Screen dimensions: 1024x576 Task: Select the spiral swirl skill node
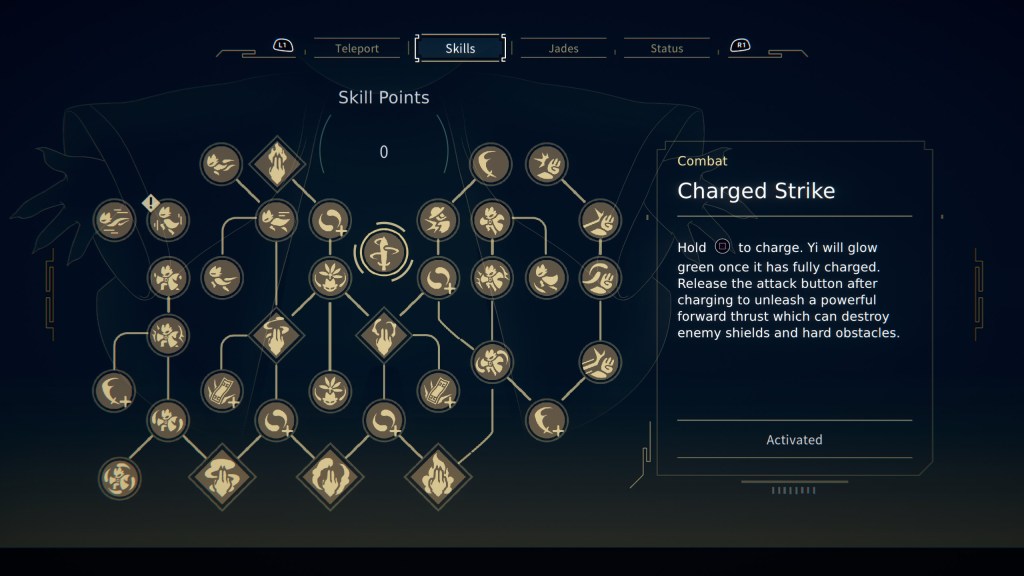(120, 477)
